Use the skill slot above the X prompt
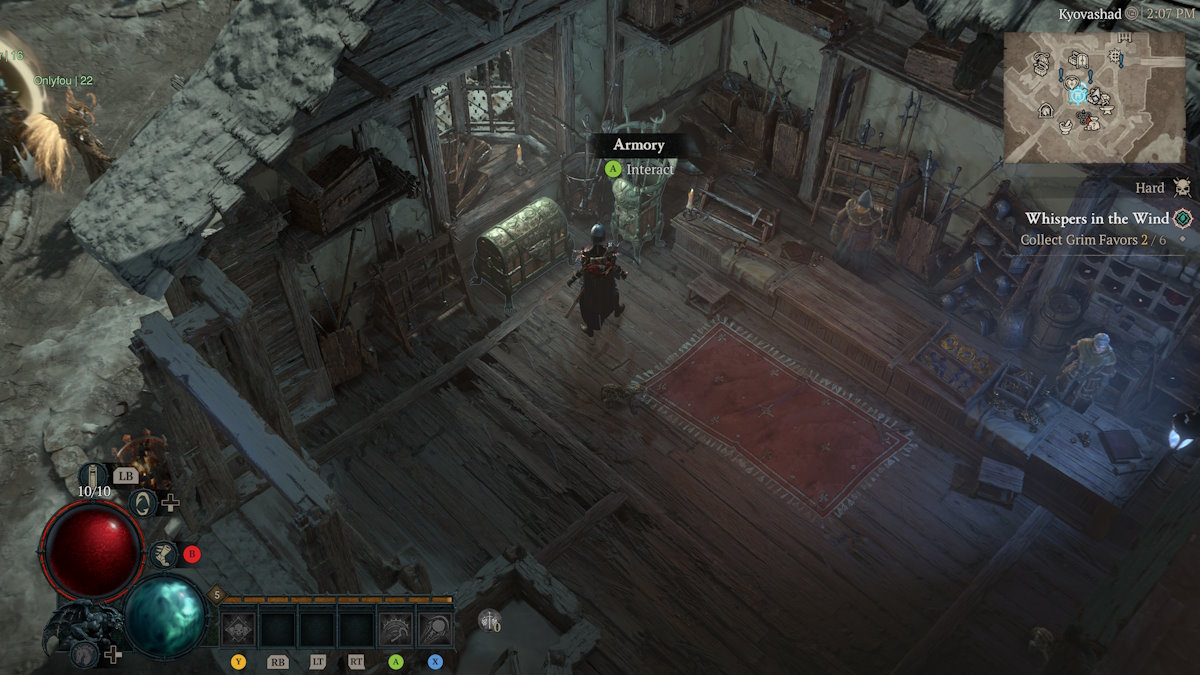This screenshot has height=675, width=1200. (436, 630)
